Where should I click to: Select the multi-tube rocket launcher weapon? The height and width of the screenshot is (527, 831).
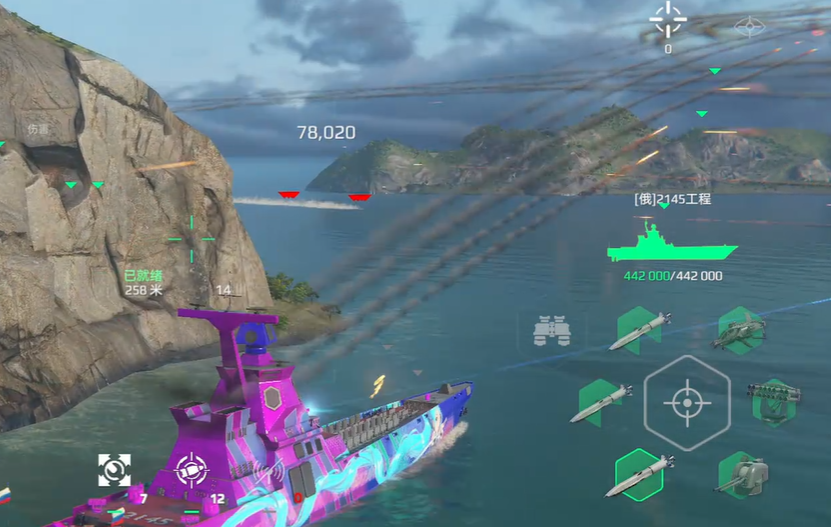[775, 402]
